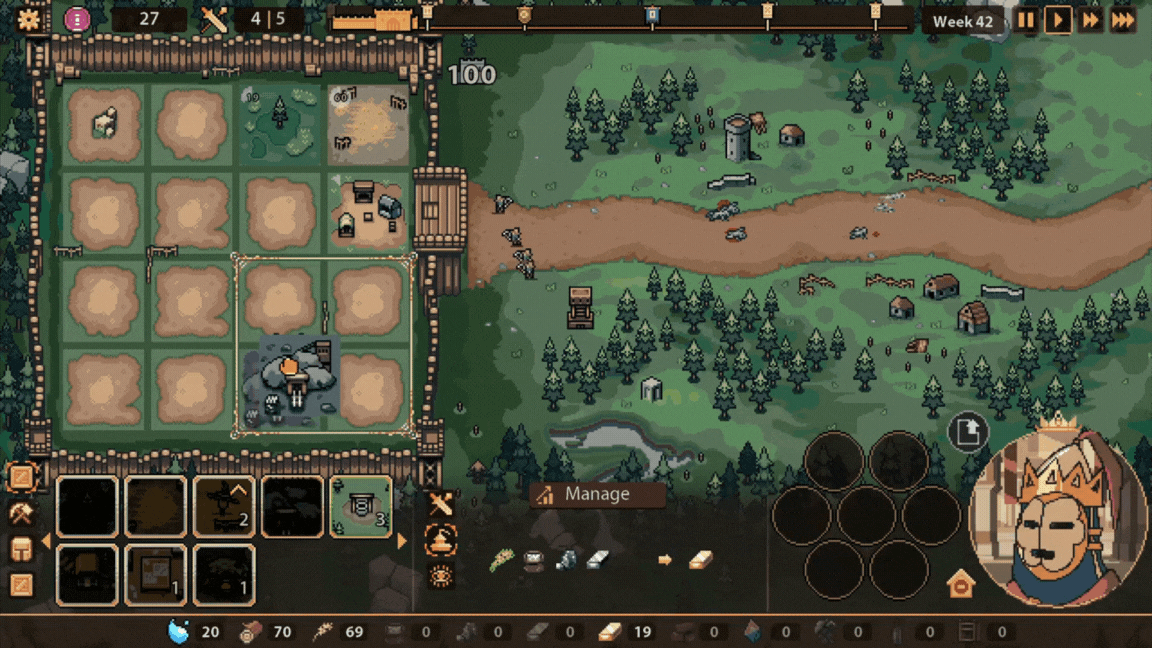Click the Manage button
This screenshot has height=648, width=1152.
[x=597, y=494]
